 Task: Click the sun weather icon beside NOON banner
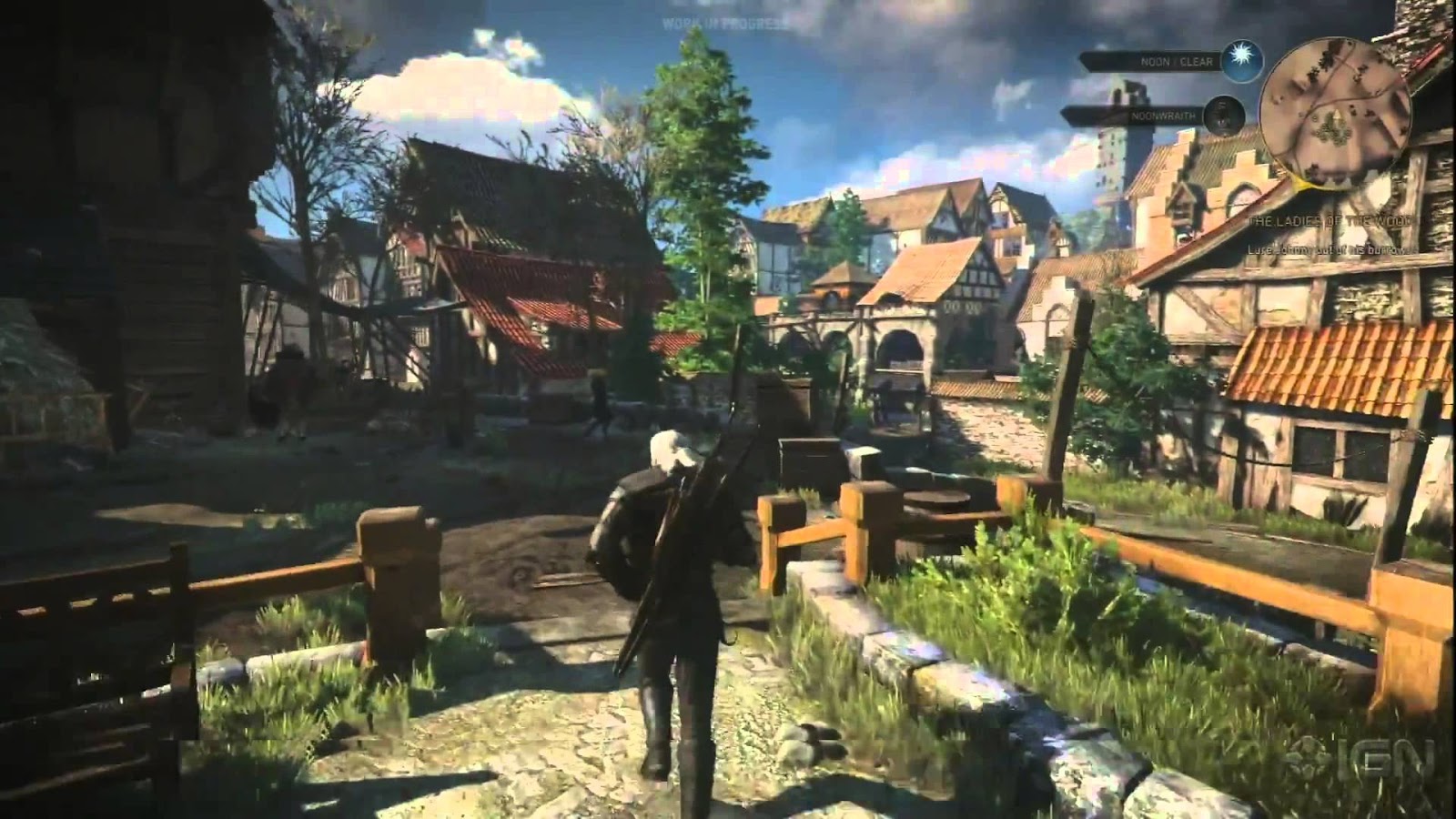click(1240, 59)
